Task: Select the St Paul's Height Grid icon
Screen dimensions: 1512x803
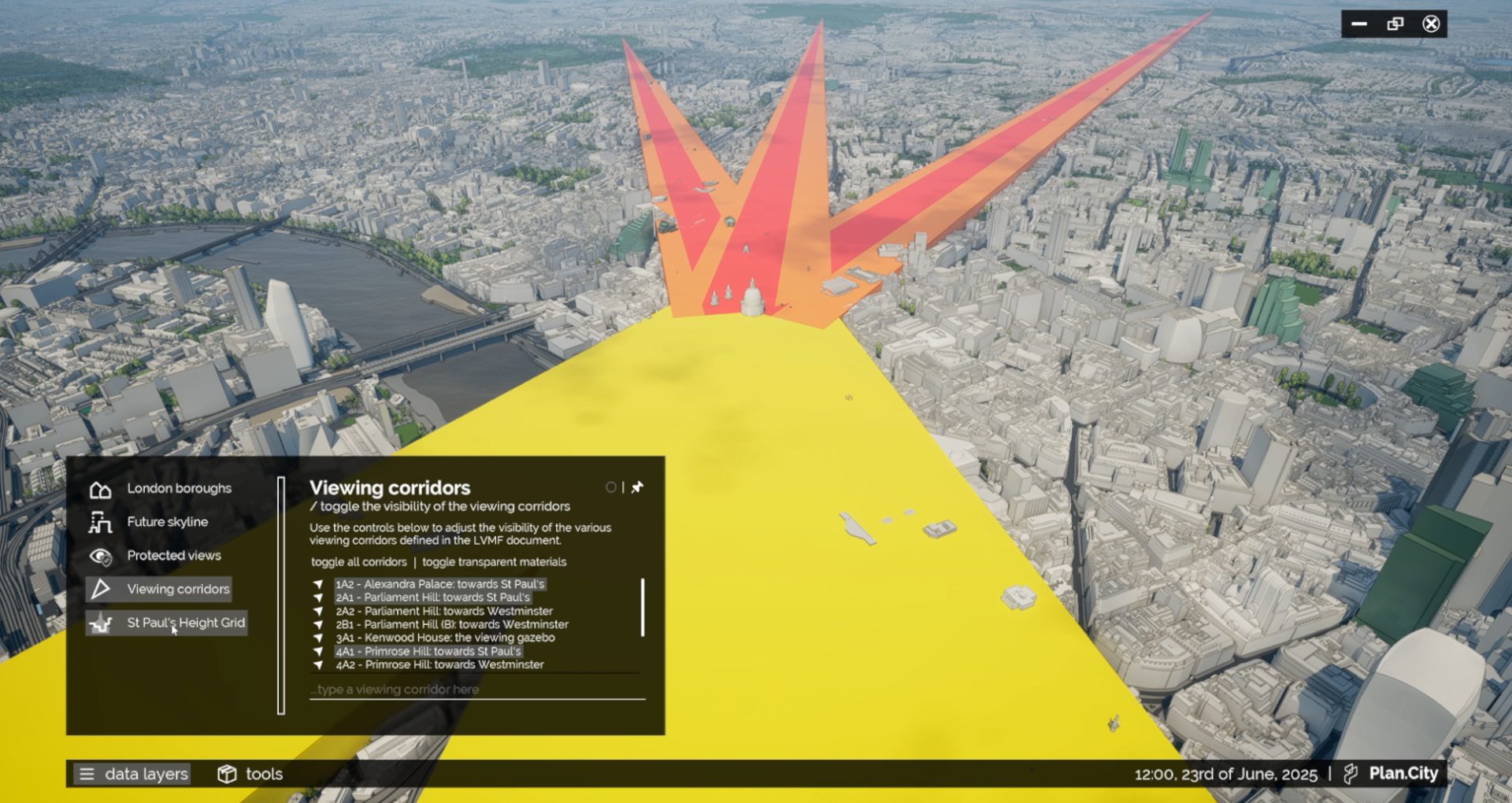Action: point(101,623)
